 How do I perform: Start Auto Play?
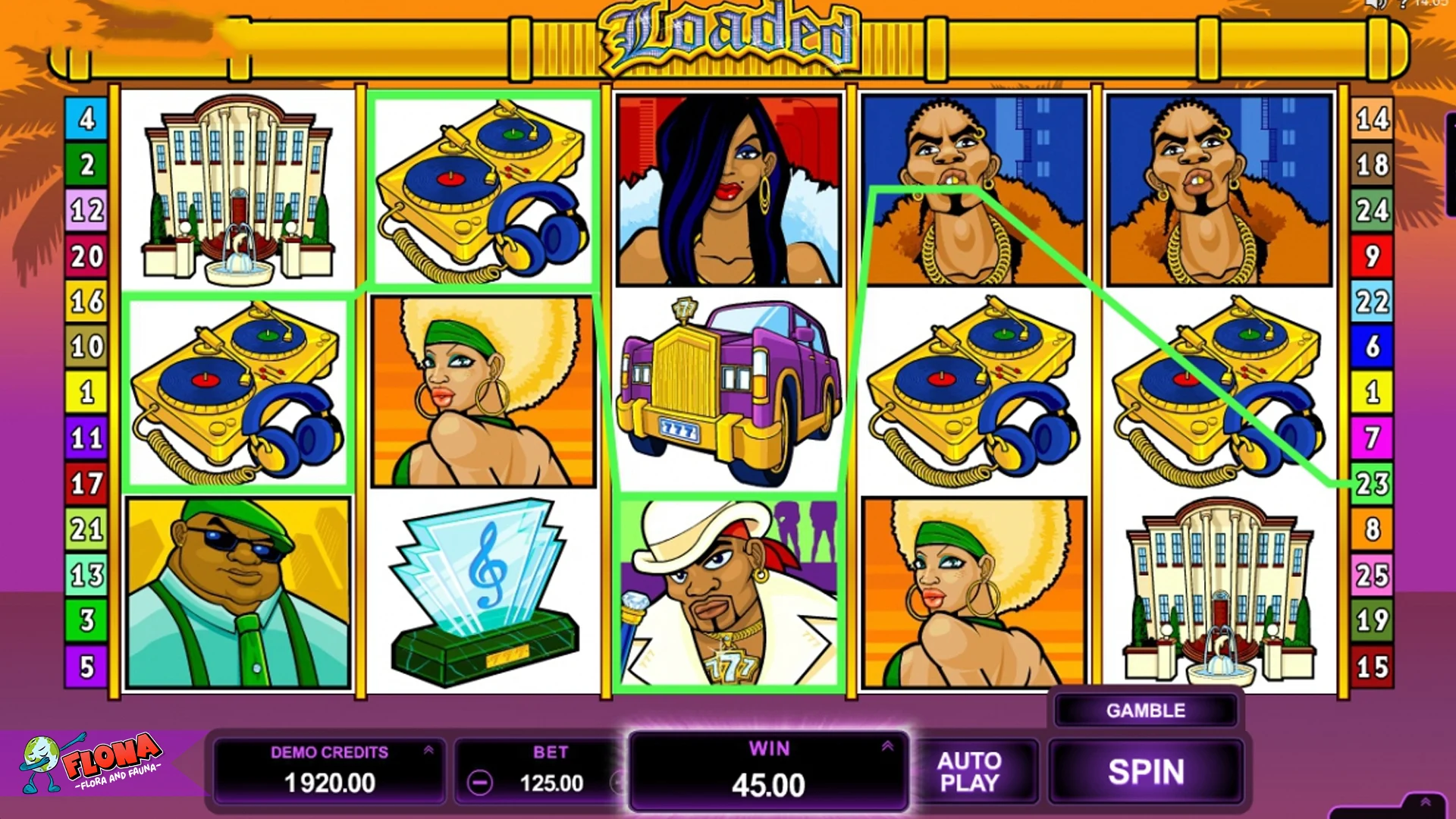click(969, 772)
